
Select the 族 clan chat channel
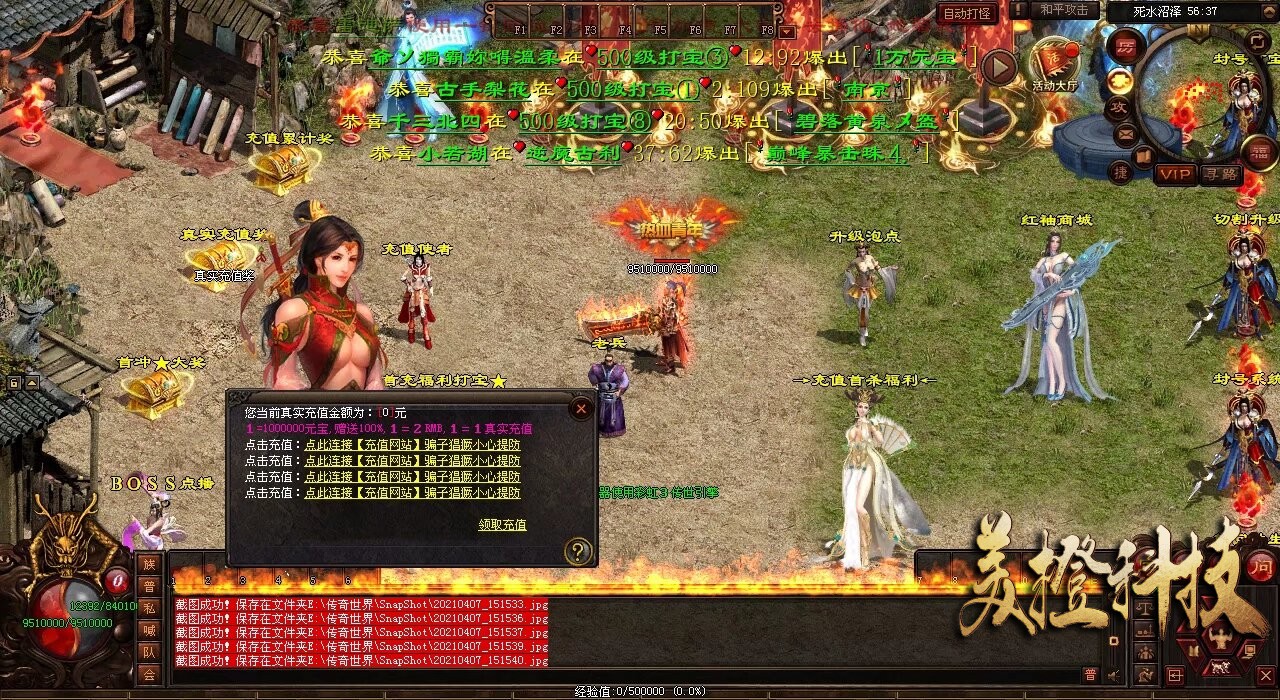tap(149, 564)
